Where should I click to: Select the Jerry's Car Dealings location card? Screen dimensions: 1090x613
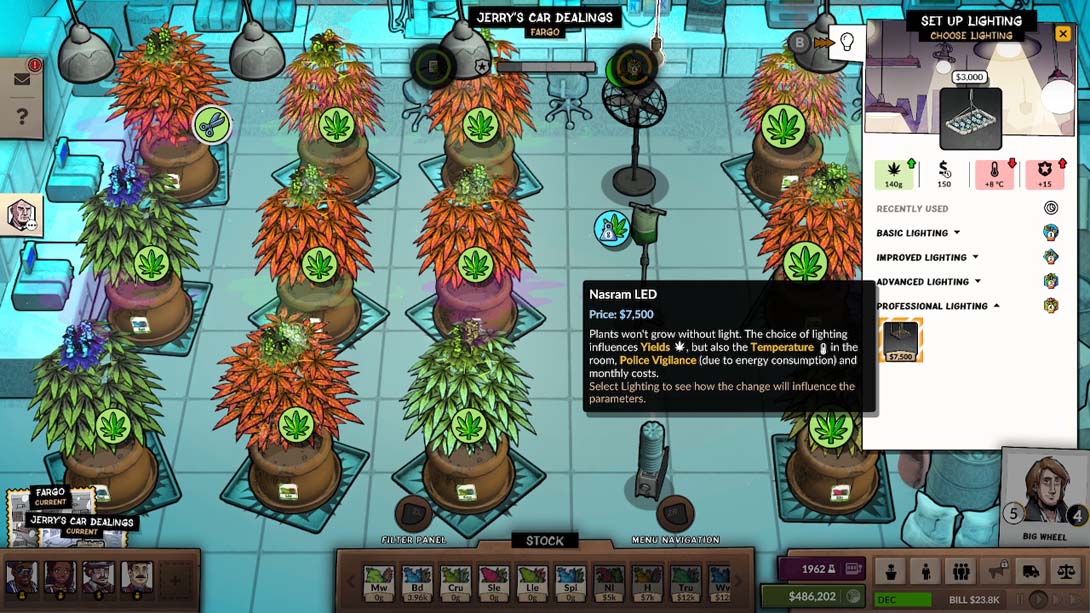click(x=82, y=522)
